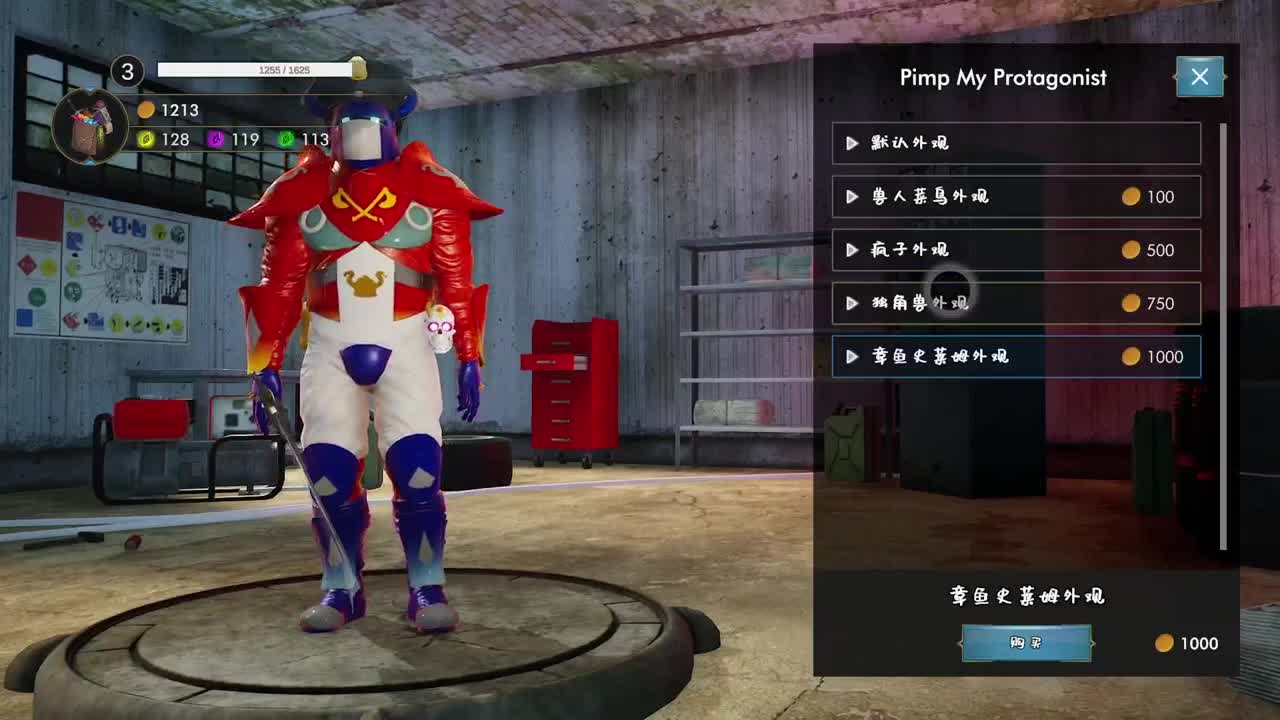Click the beer mug icon on the XP bar
The height and width of the screenshot is (720, 1280).
[x=358, y=70]
